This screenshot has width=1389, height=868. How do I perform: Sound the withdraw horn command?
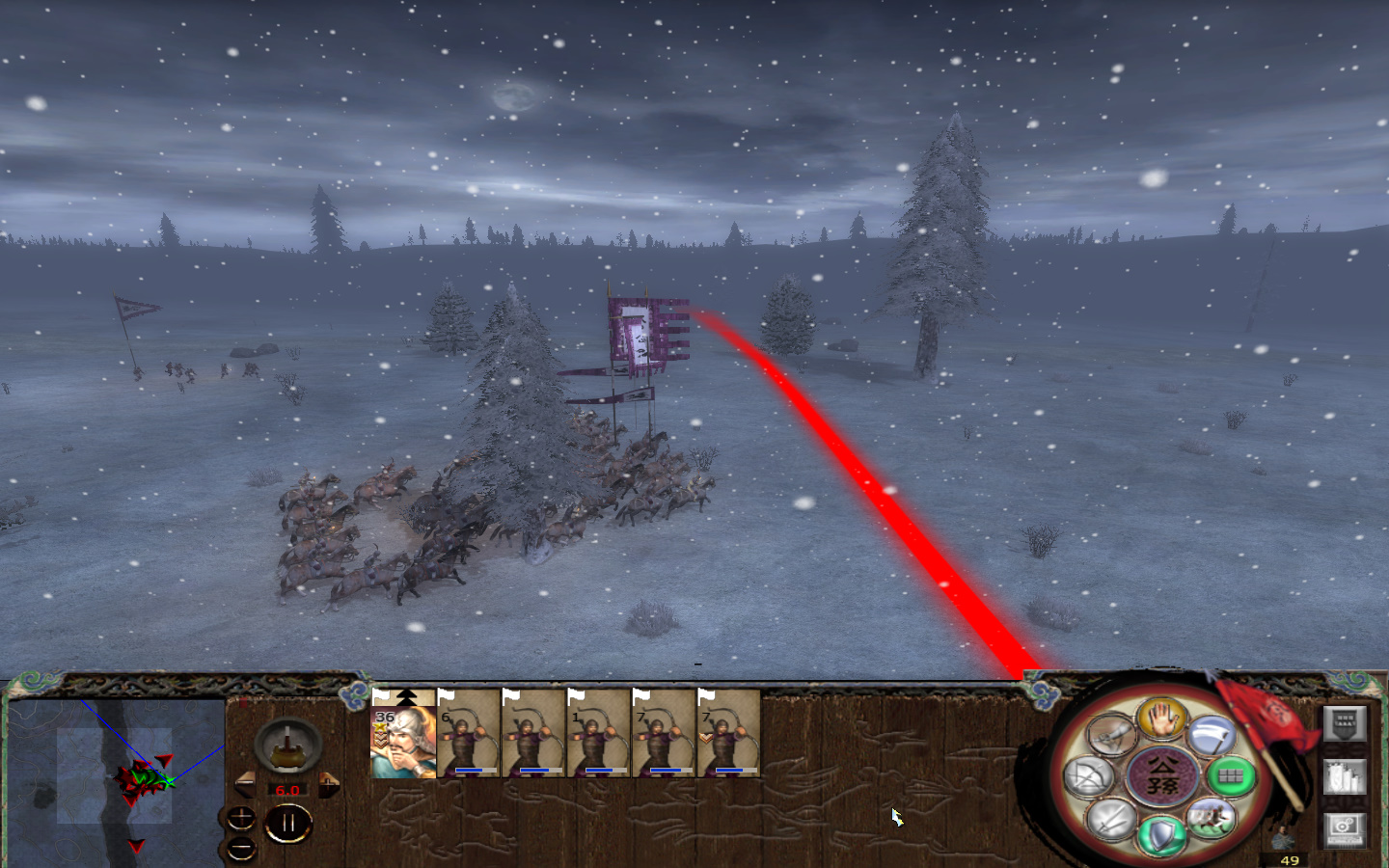coord(1111,733)
